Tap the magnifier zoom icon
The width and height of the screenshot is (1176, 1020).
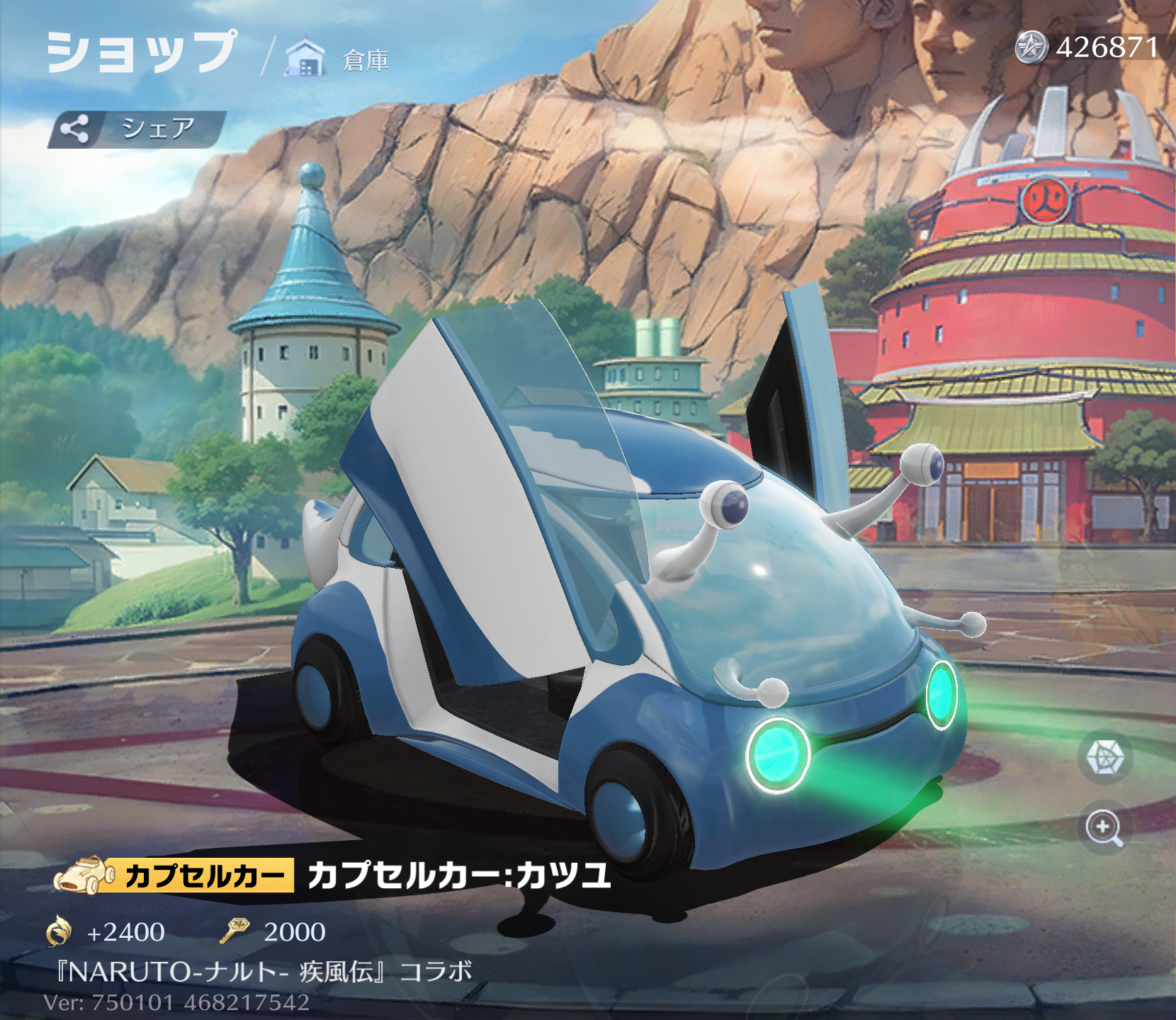pyautogui.click(x=1104, y=827)
